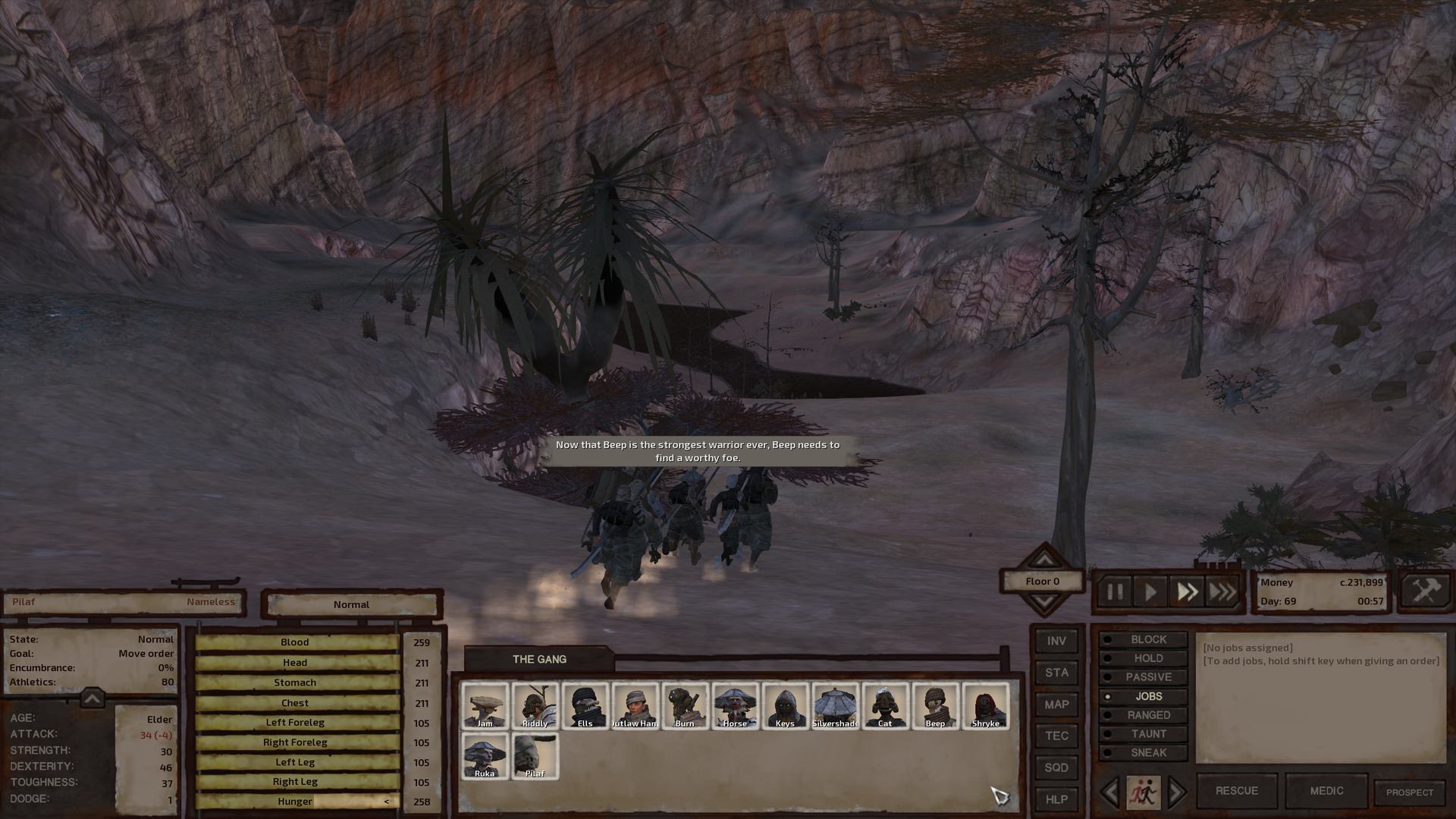Switch to triple fast-forward speed

[x=1222, y=591]
